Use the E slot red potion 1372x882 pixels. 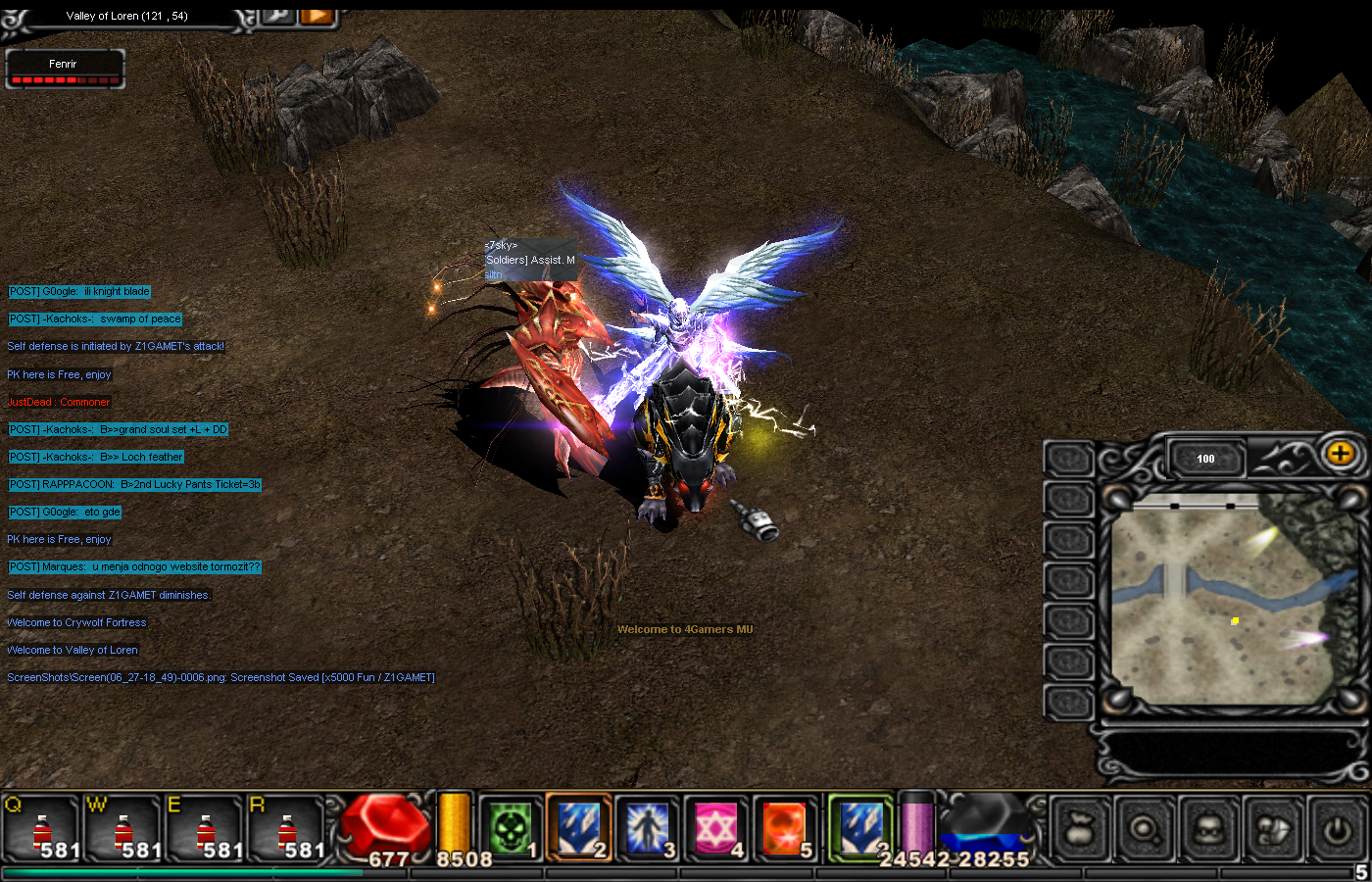point(204,829)
